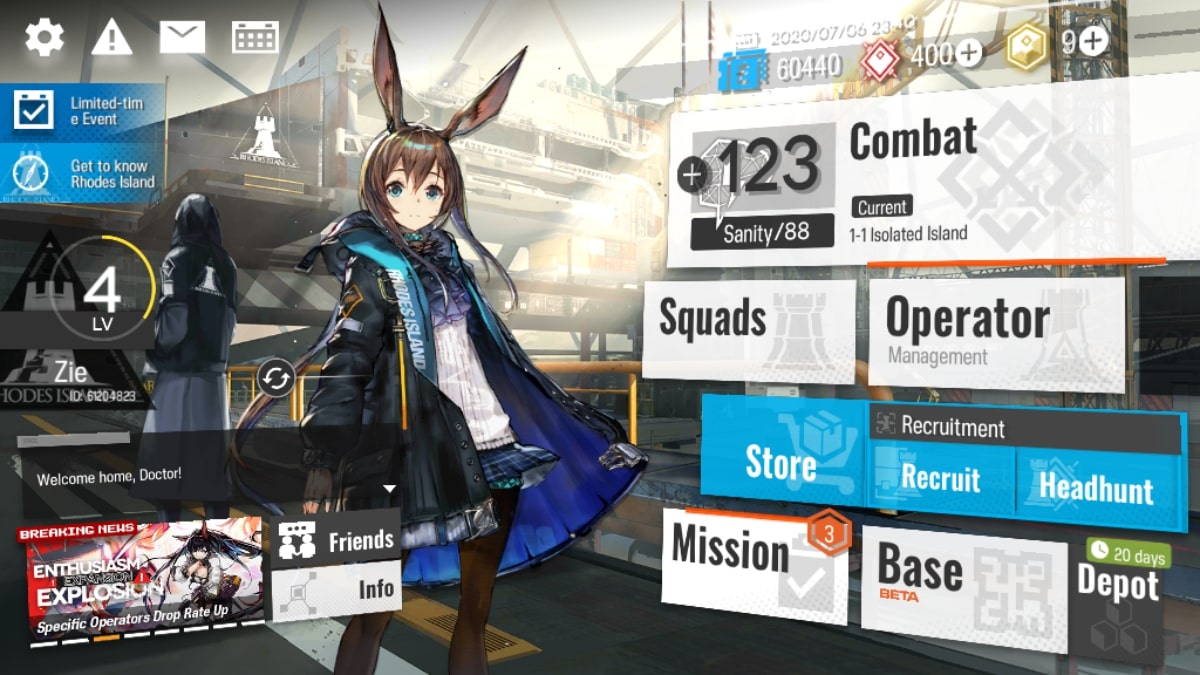Open the notice warning triangle
The image size is (1200, 675).
click(x=112, y=38)
